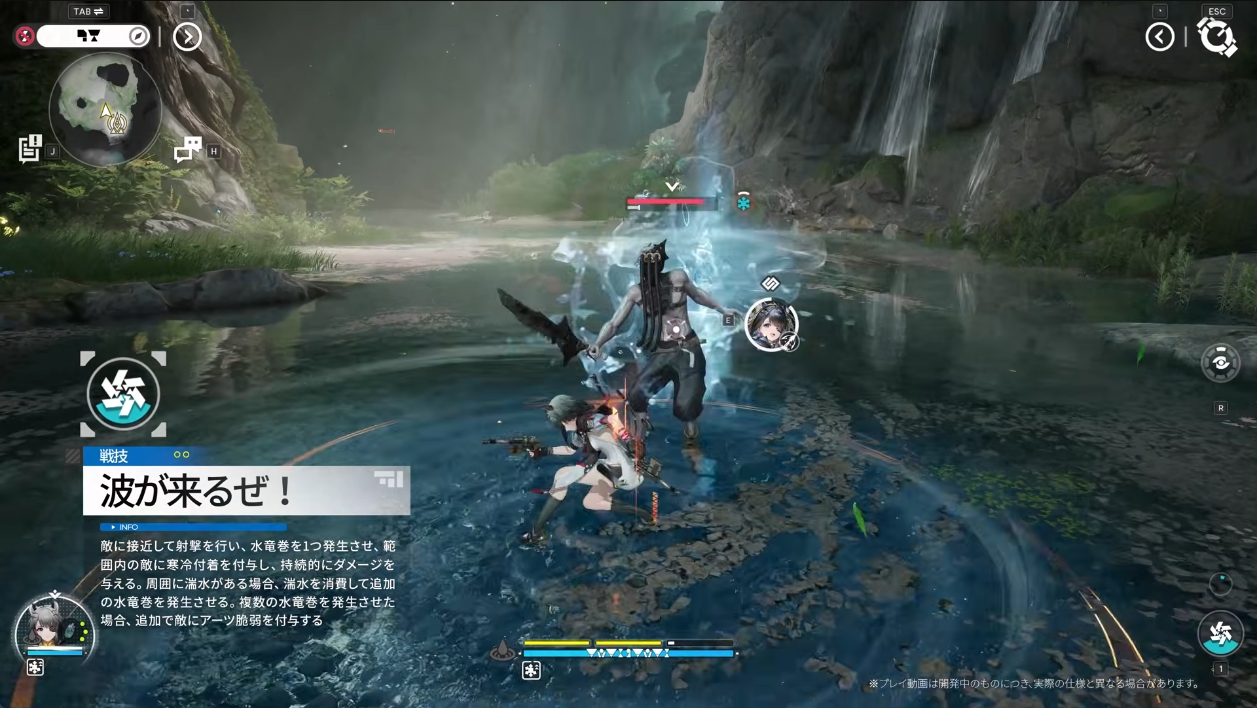The image size is (1257, 708).
Task: Click the large pinwheel skill icon above 戦技
Action: pos(123,394)
